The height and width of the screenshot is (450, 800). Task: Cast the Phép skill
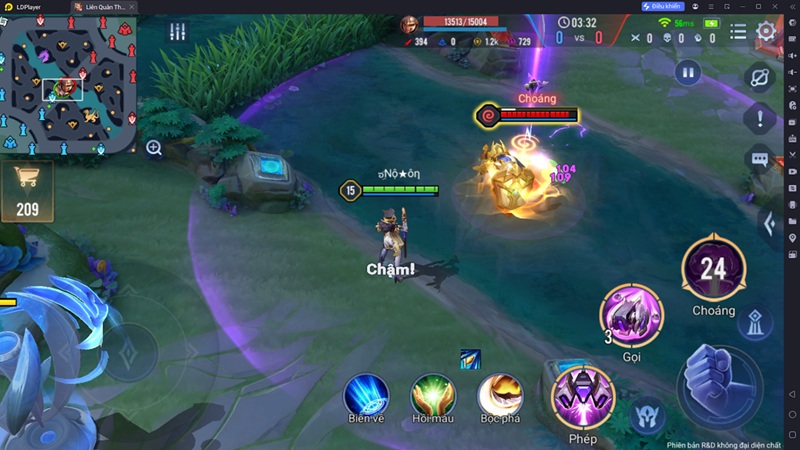click(582, 397)
